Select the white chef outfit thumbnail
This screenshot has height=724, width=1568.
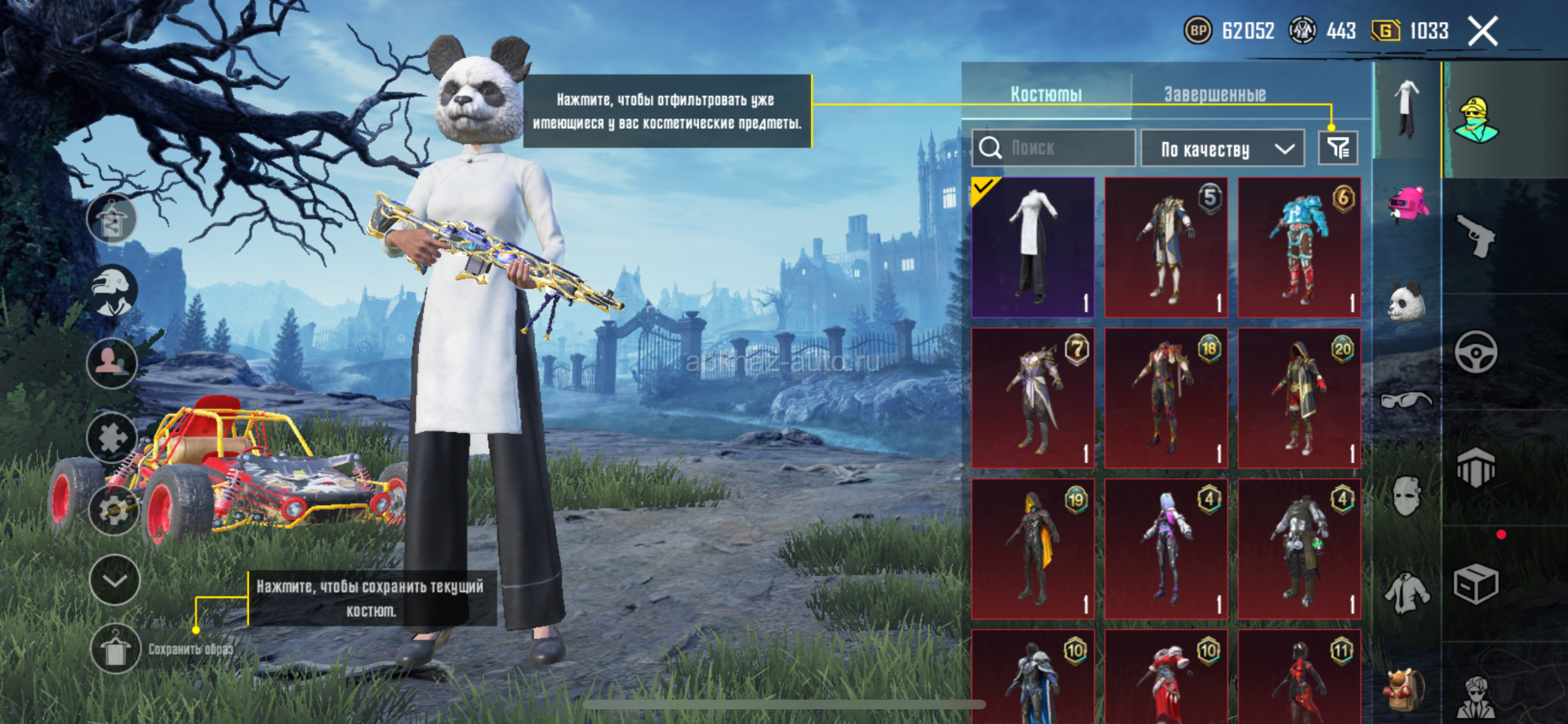pyautogui.click(x=1033, y=247)
